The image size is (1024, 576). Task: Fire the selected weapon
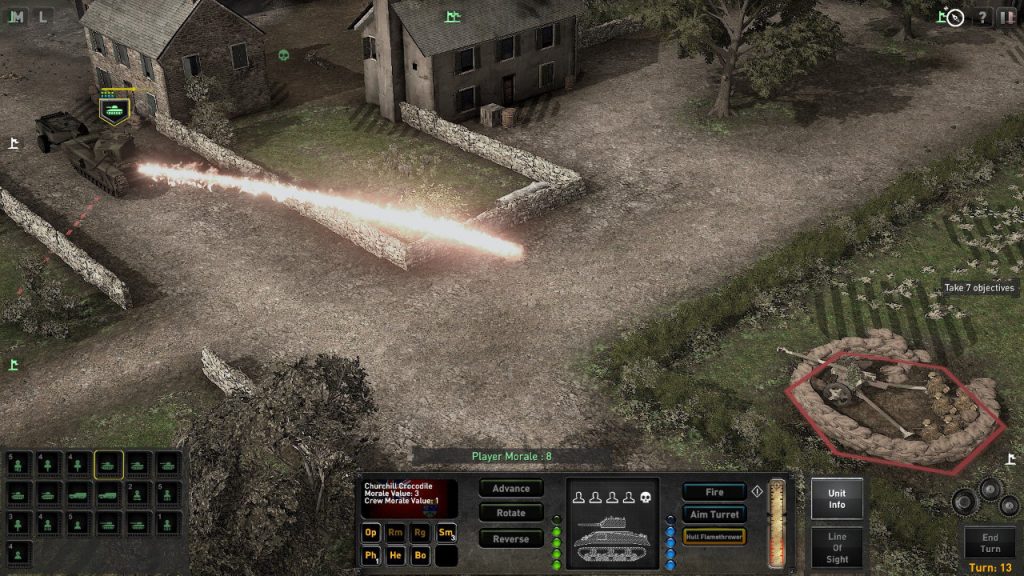click(714, 492)
